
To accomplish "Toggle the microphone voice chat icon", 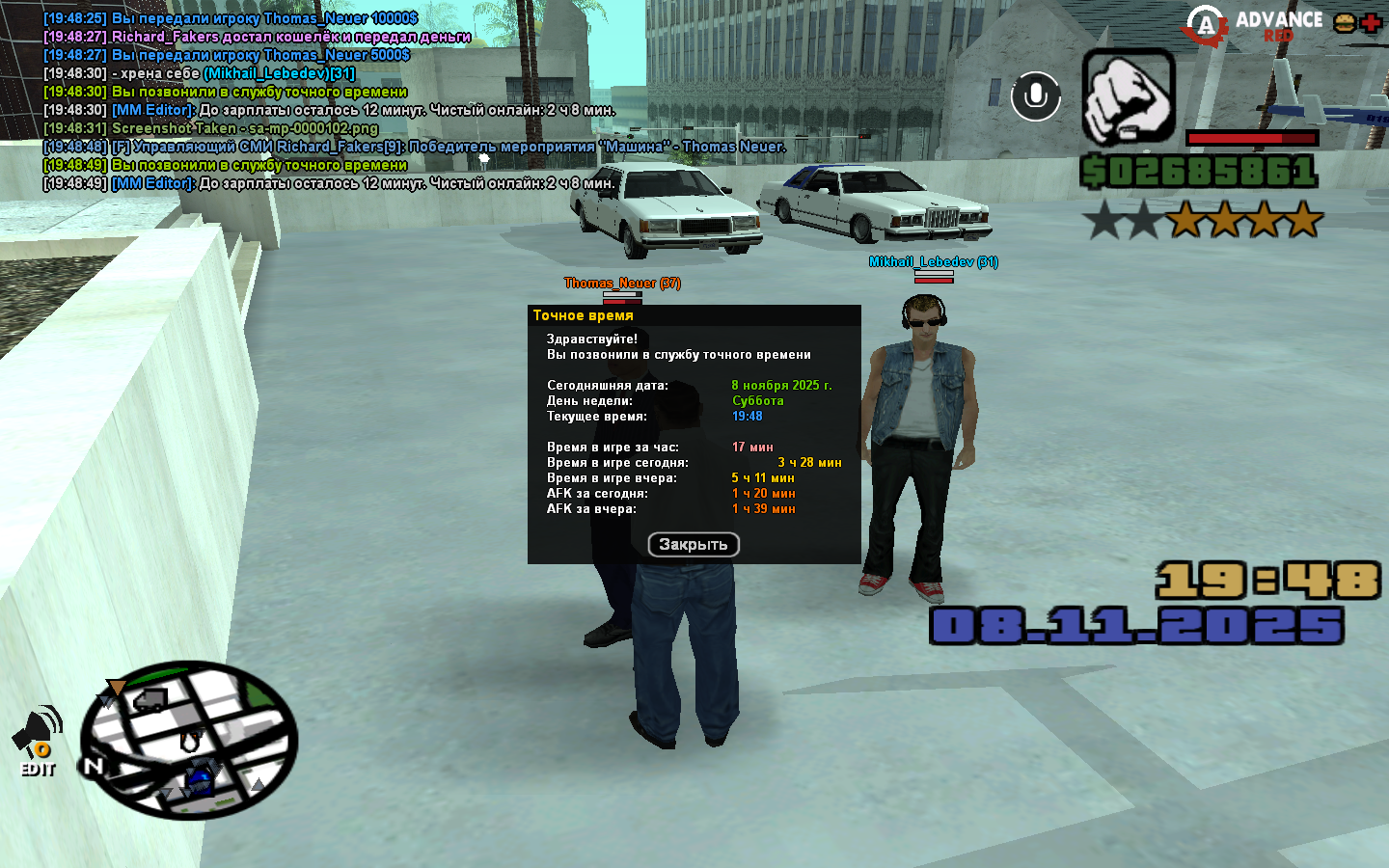I will point(1036,96).
